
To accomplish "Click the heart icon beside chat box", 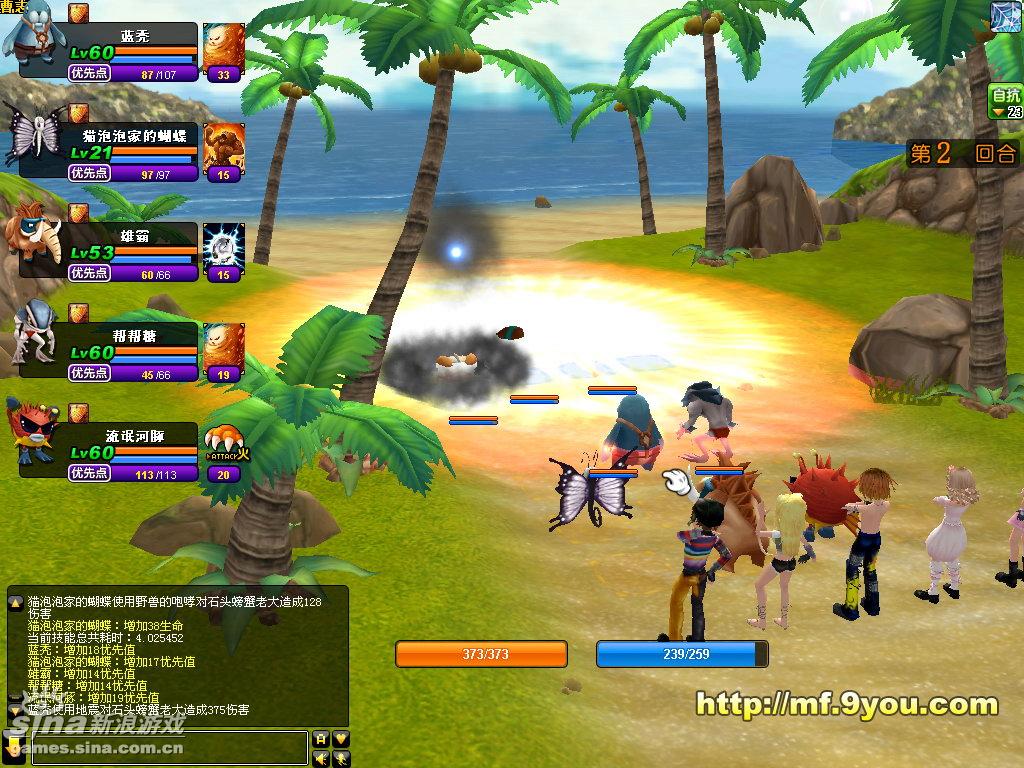I will point(341,738).
